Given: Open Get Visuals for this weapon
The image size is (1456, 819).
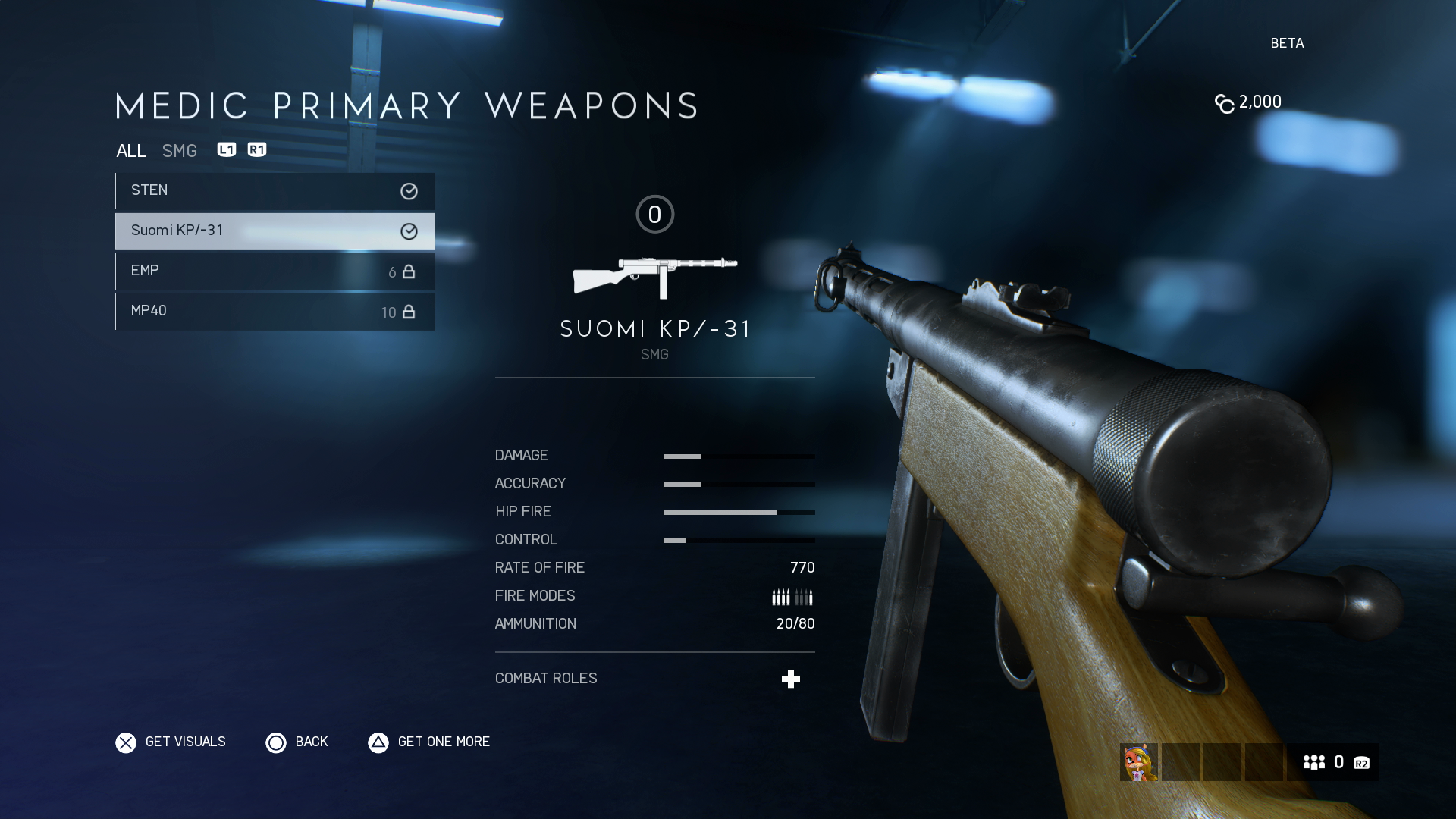Looking at the screenshot, I should tap(171, 742).
